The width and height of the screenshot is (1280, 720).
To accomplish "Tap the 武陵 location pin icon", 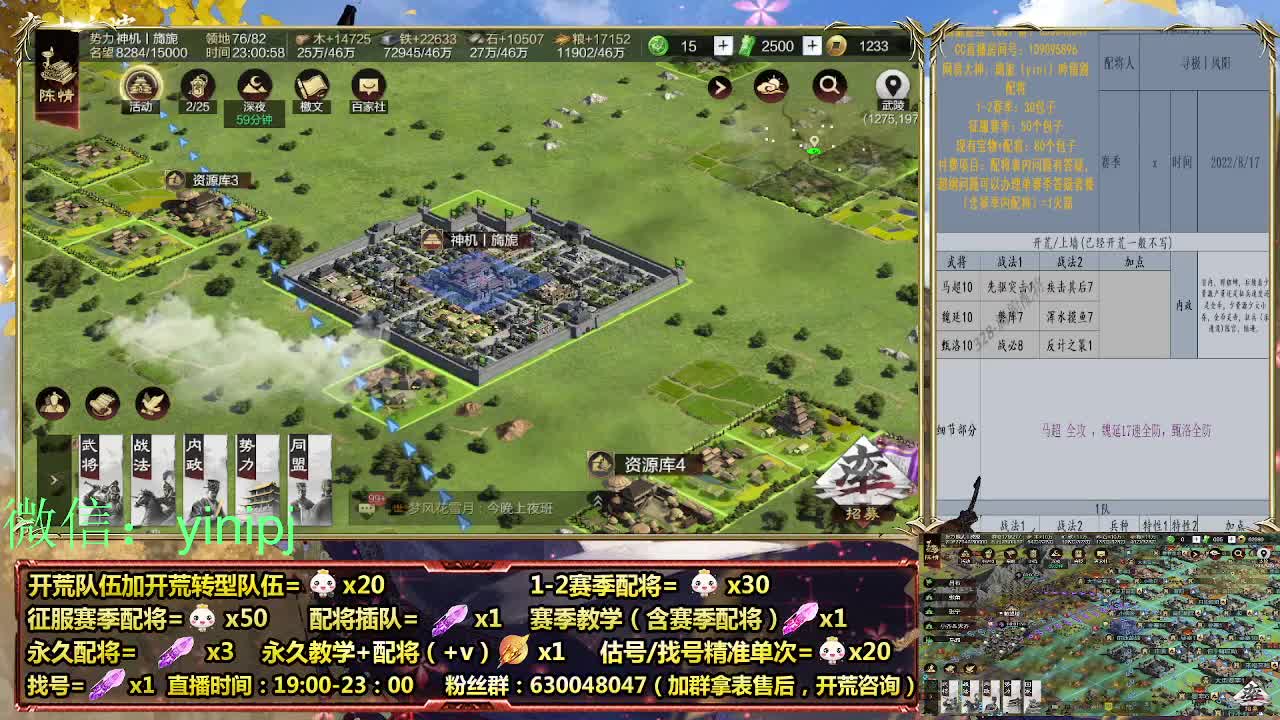I will pos(893,85).
